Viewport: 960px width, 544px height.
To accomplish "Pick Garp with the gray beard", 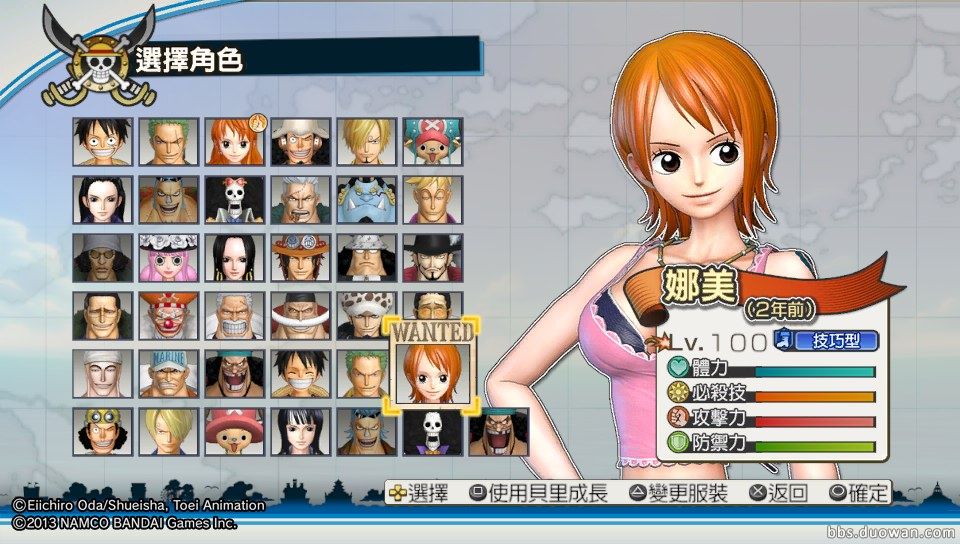I will point(234,316).
